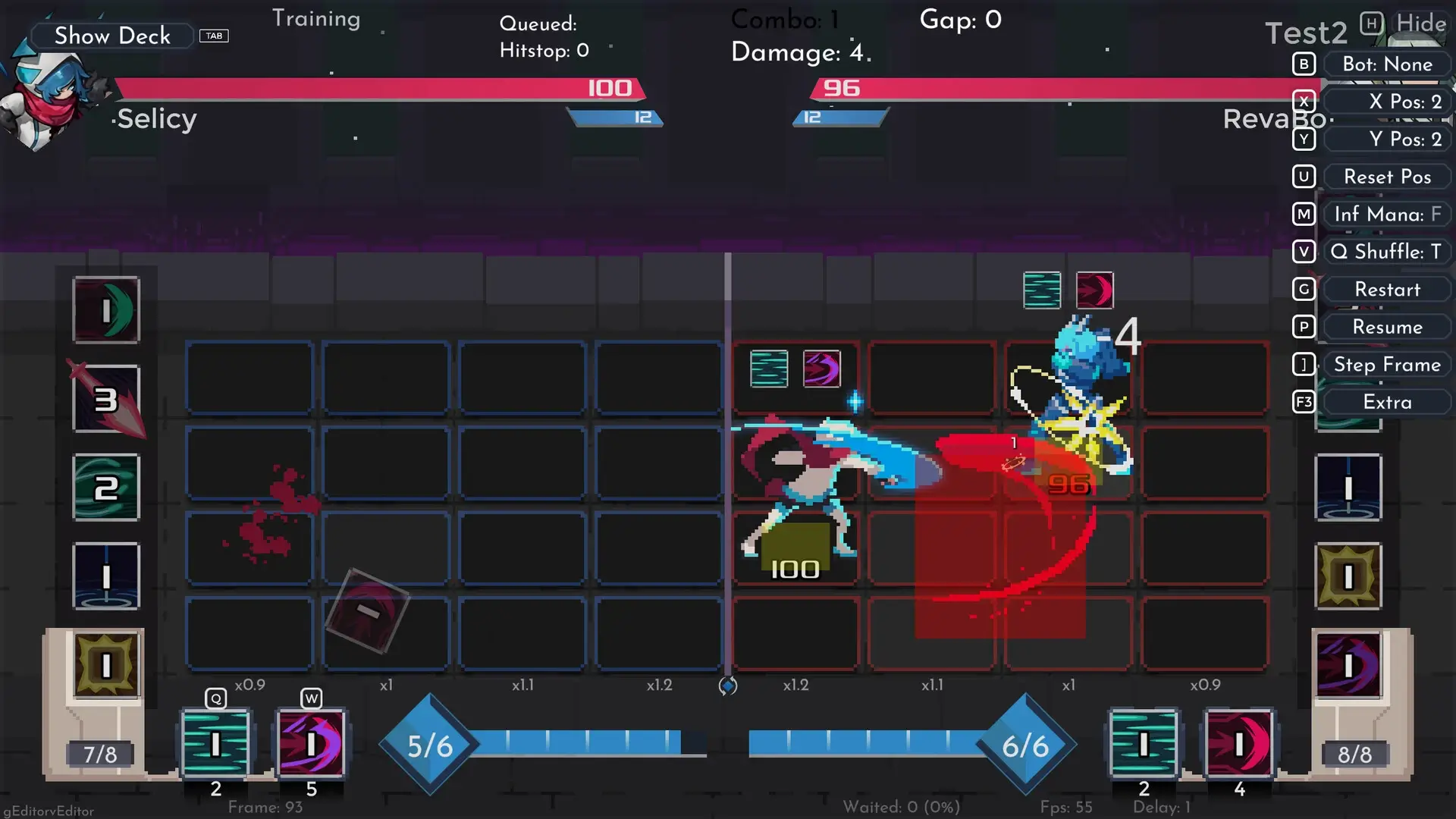Select the purple slash spell costing 5
1456x819 pixels.
311,744
